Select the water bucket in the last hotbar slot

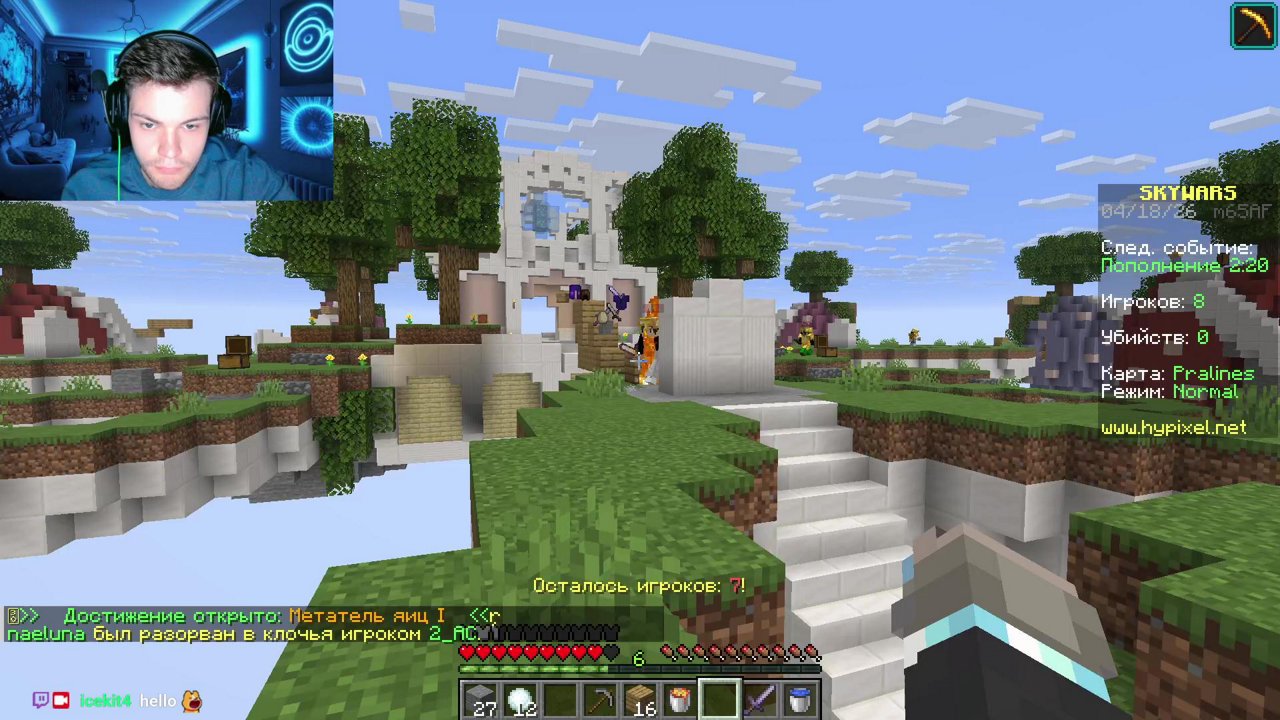[798, 697]
